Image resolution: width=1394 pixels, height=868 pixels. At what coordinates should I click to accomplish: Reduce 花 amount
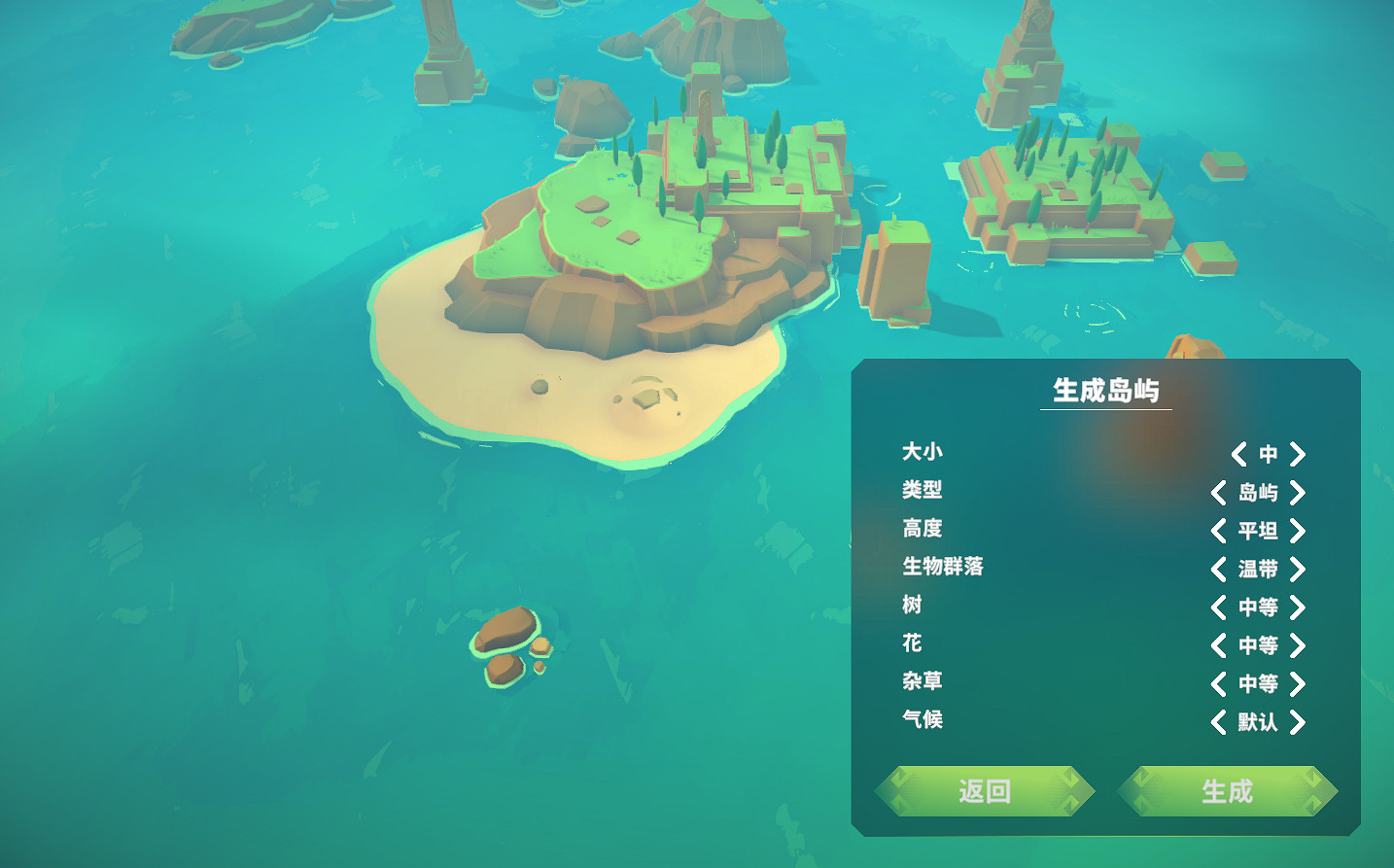pos(1220,645)
